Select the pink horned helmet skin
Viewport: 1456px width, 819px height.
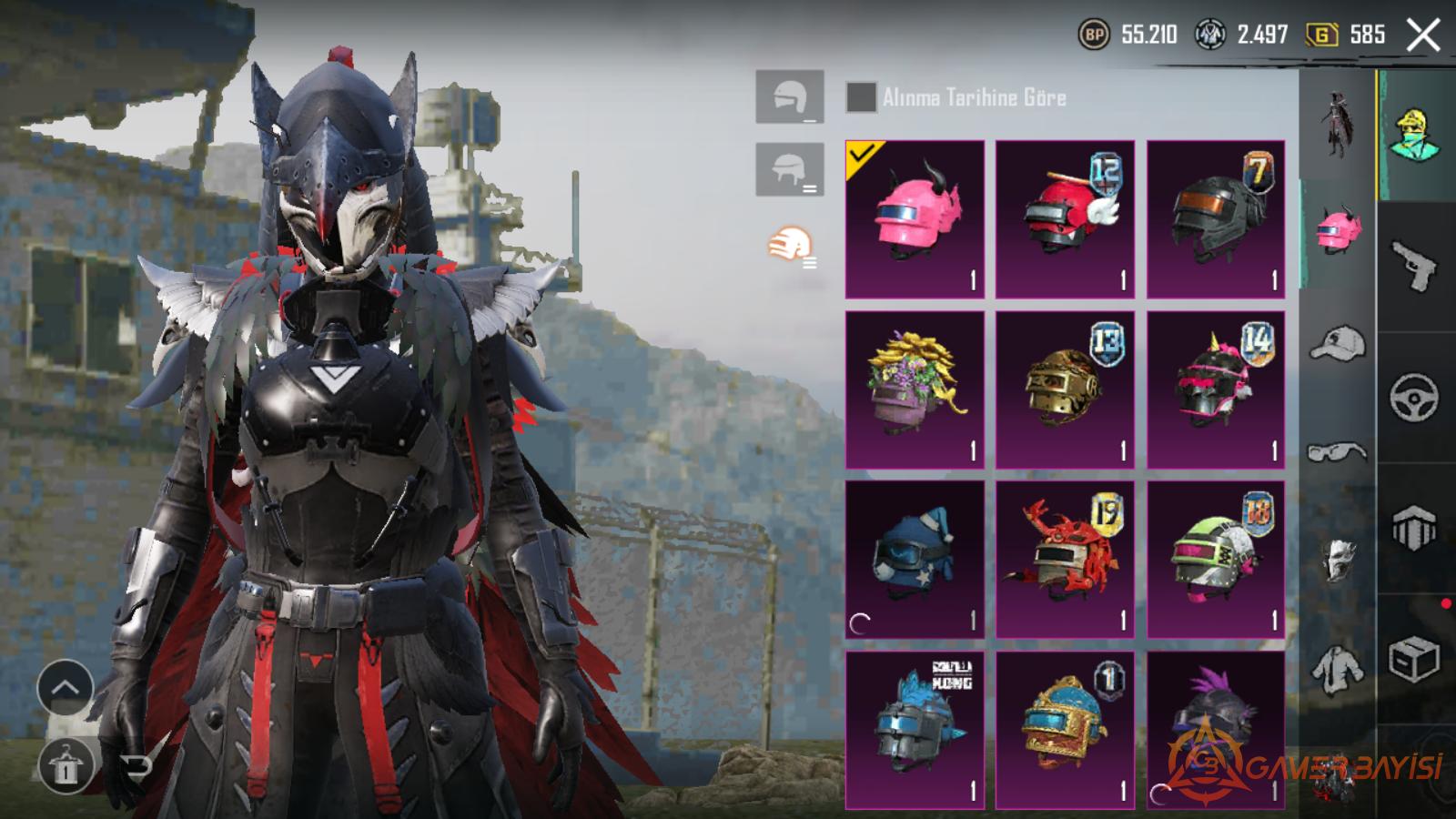click(x=915, y=219)
